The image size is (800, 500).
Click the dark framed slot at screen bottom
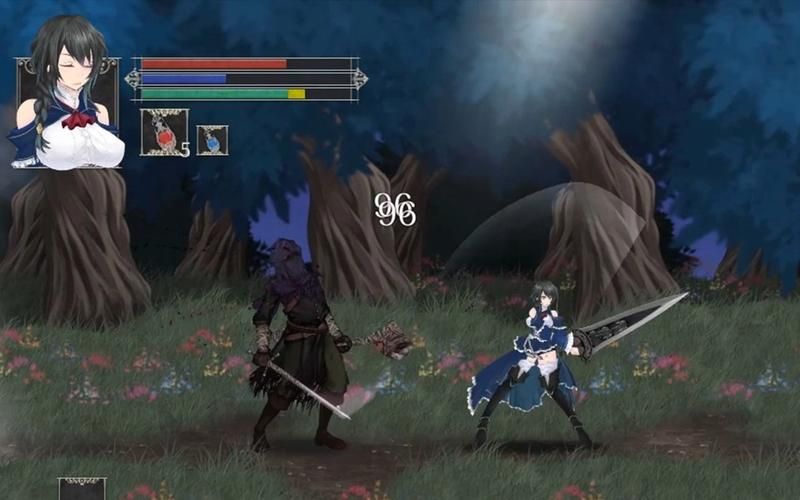click(82, 489)
